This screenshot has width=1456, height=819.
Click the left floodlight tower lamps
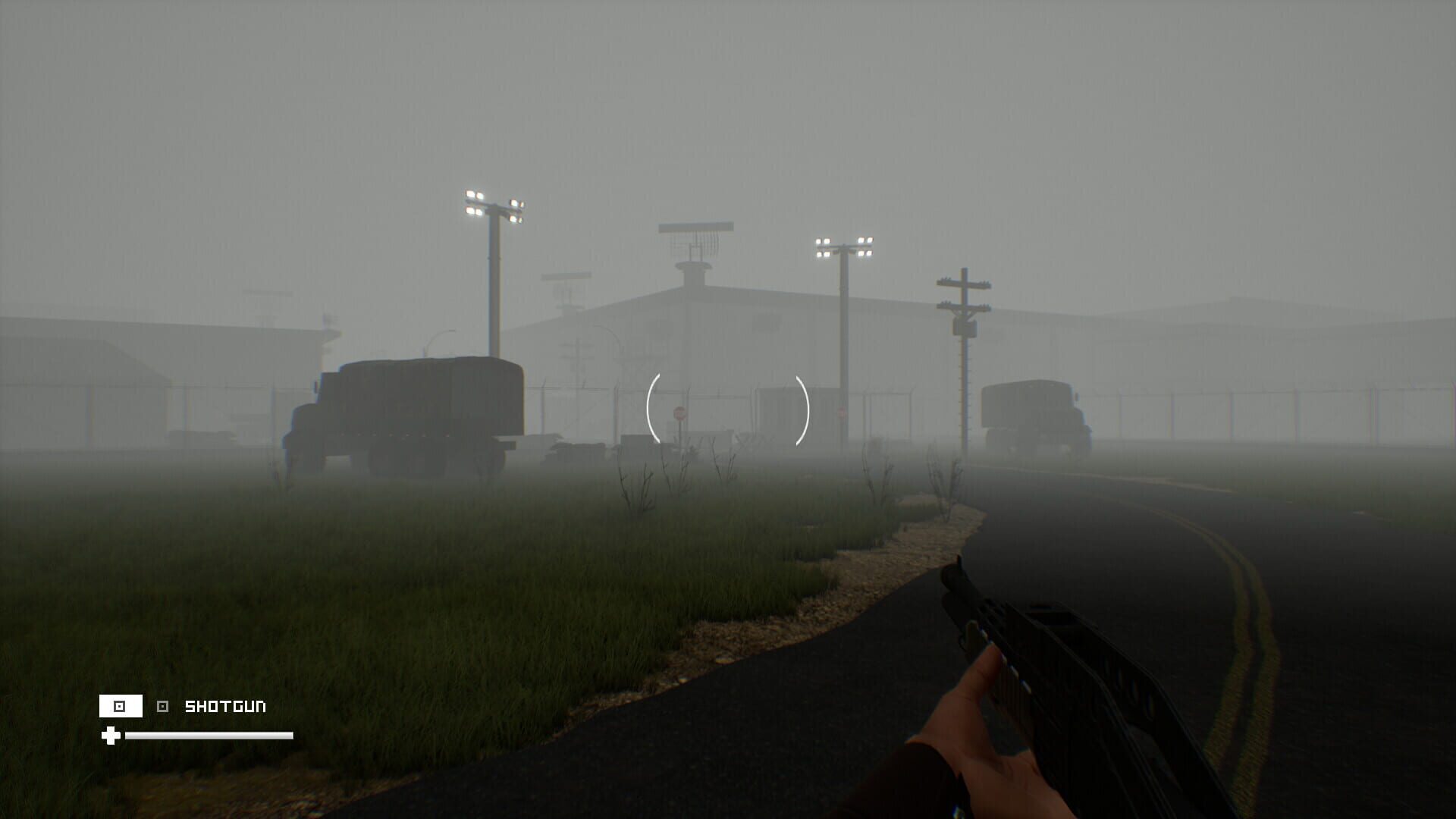point(493,203)
